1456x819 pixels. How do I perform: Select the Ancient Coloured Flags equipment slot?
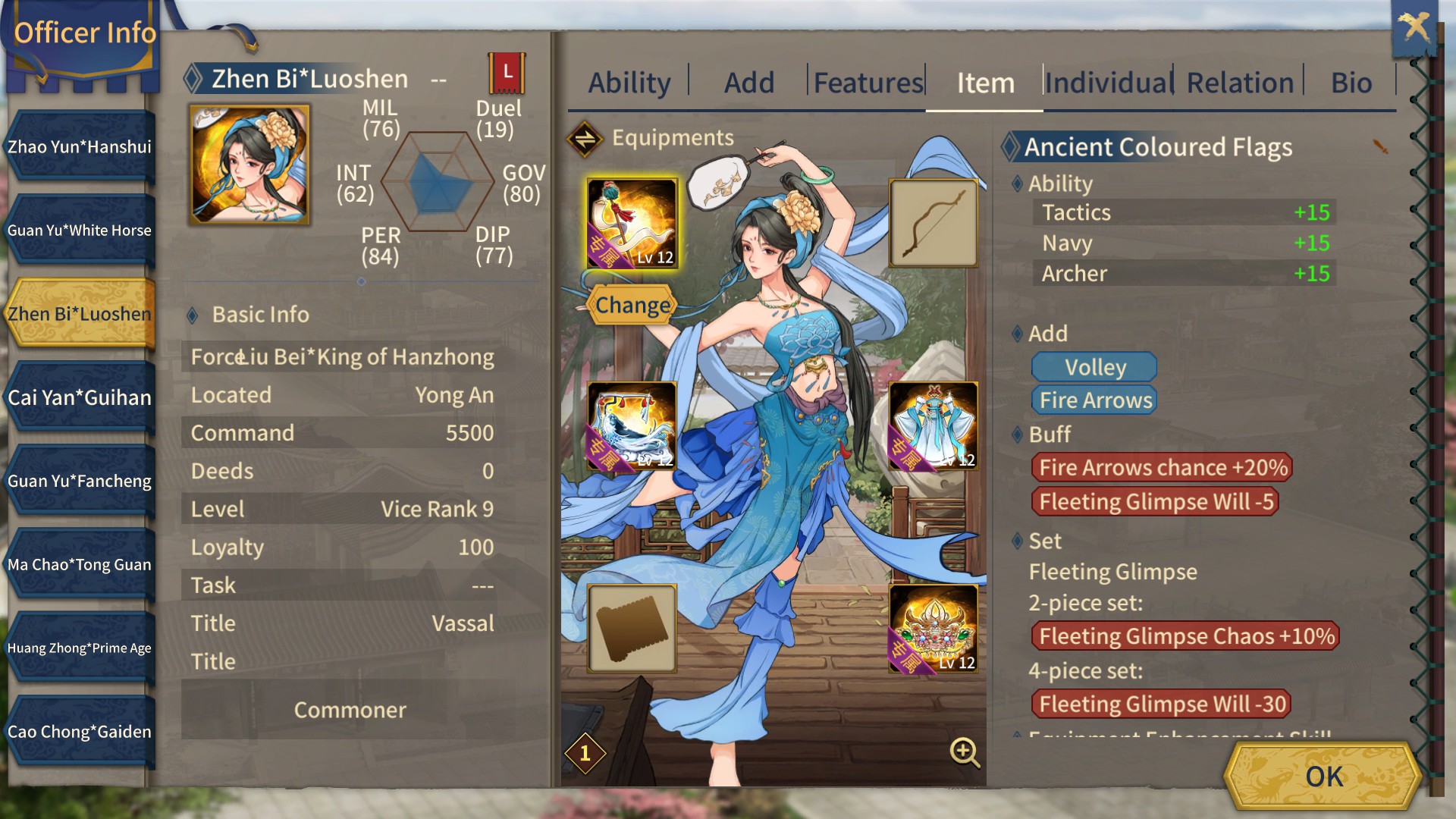click(x=632, y=224)
